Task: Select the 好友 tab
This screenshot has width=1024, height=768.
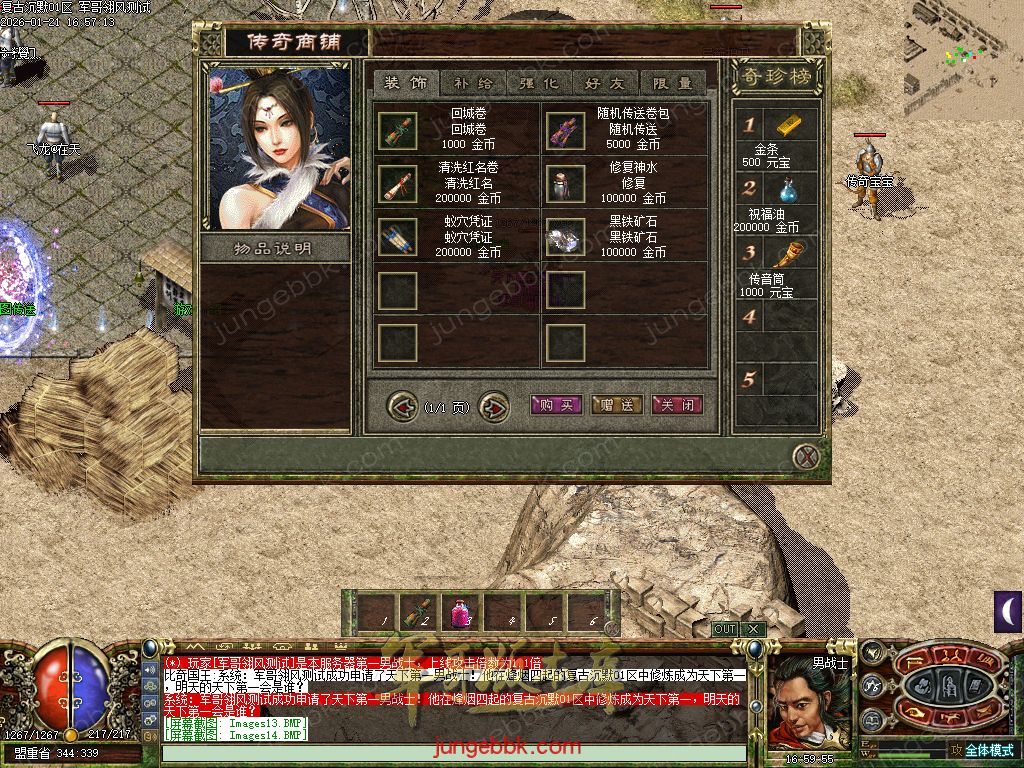Action: click(606, 83)
